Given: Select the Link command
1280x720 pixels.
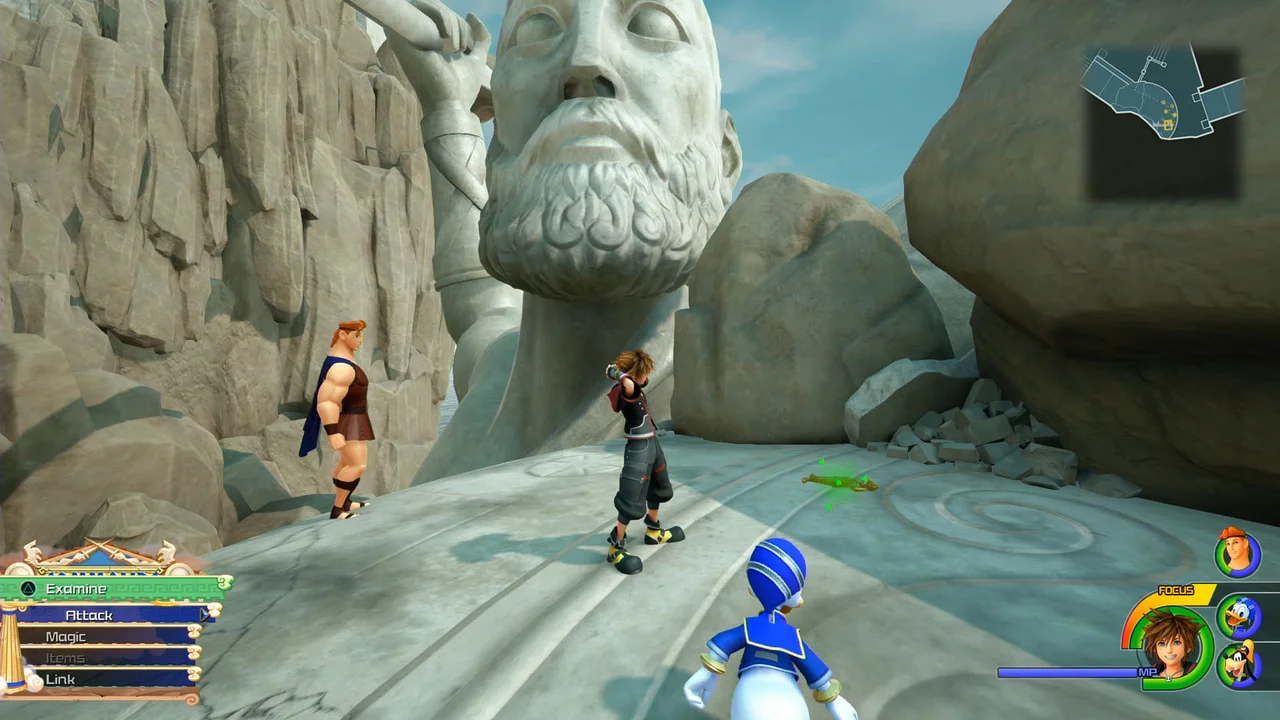Looking at the screenshot, I should click(x=60, y=679).
